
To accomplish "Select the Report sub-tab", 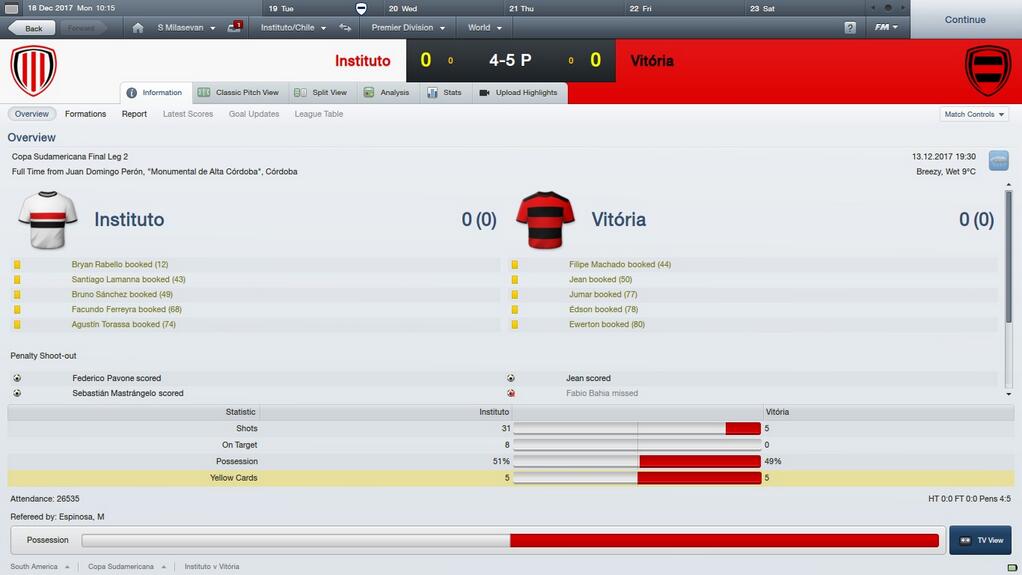I will [x=134, y=114].
